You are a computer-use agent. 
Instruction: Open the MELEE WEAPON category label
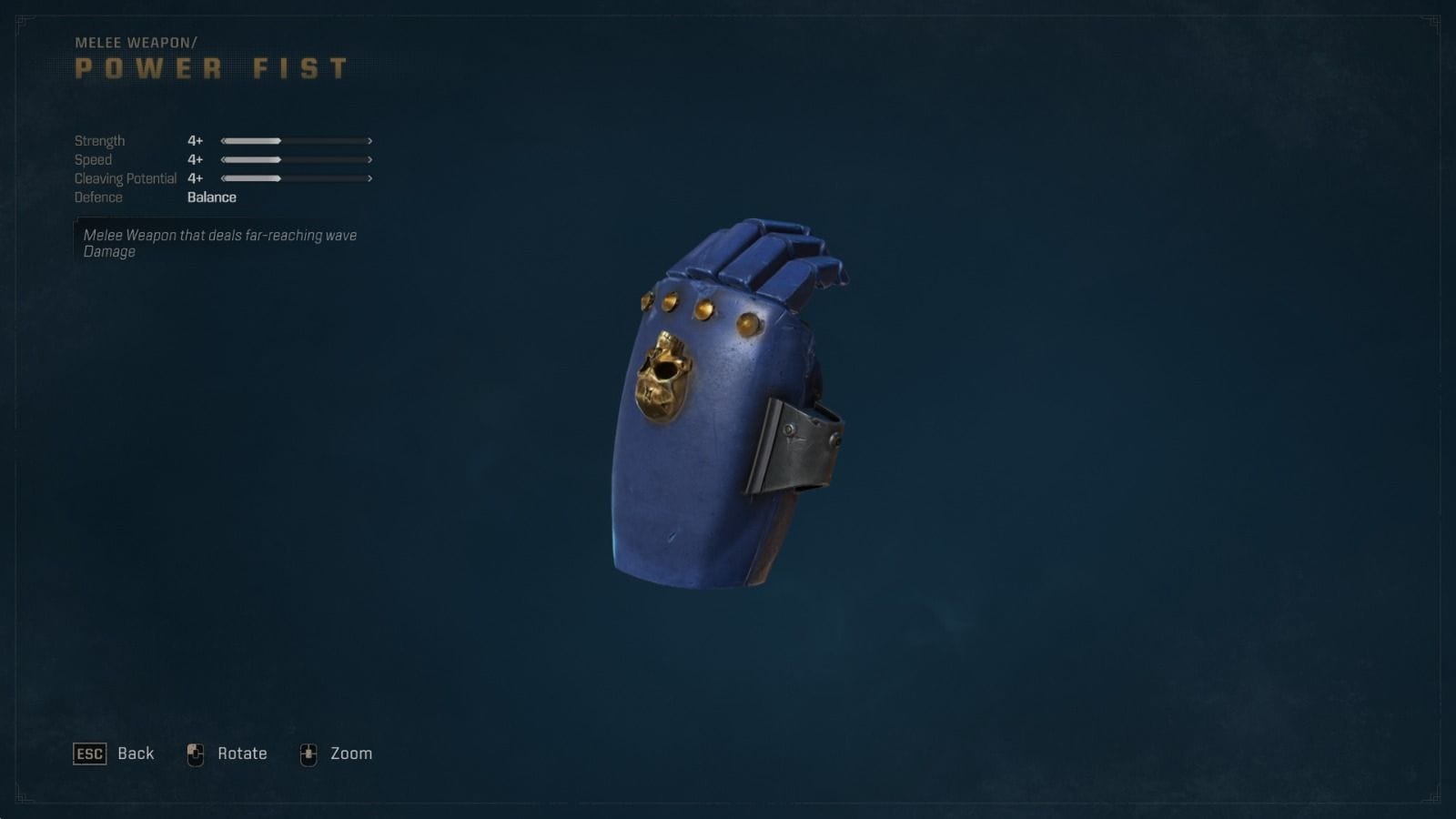[x=136, y=40]
